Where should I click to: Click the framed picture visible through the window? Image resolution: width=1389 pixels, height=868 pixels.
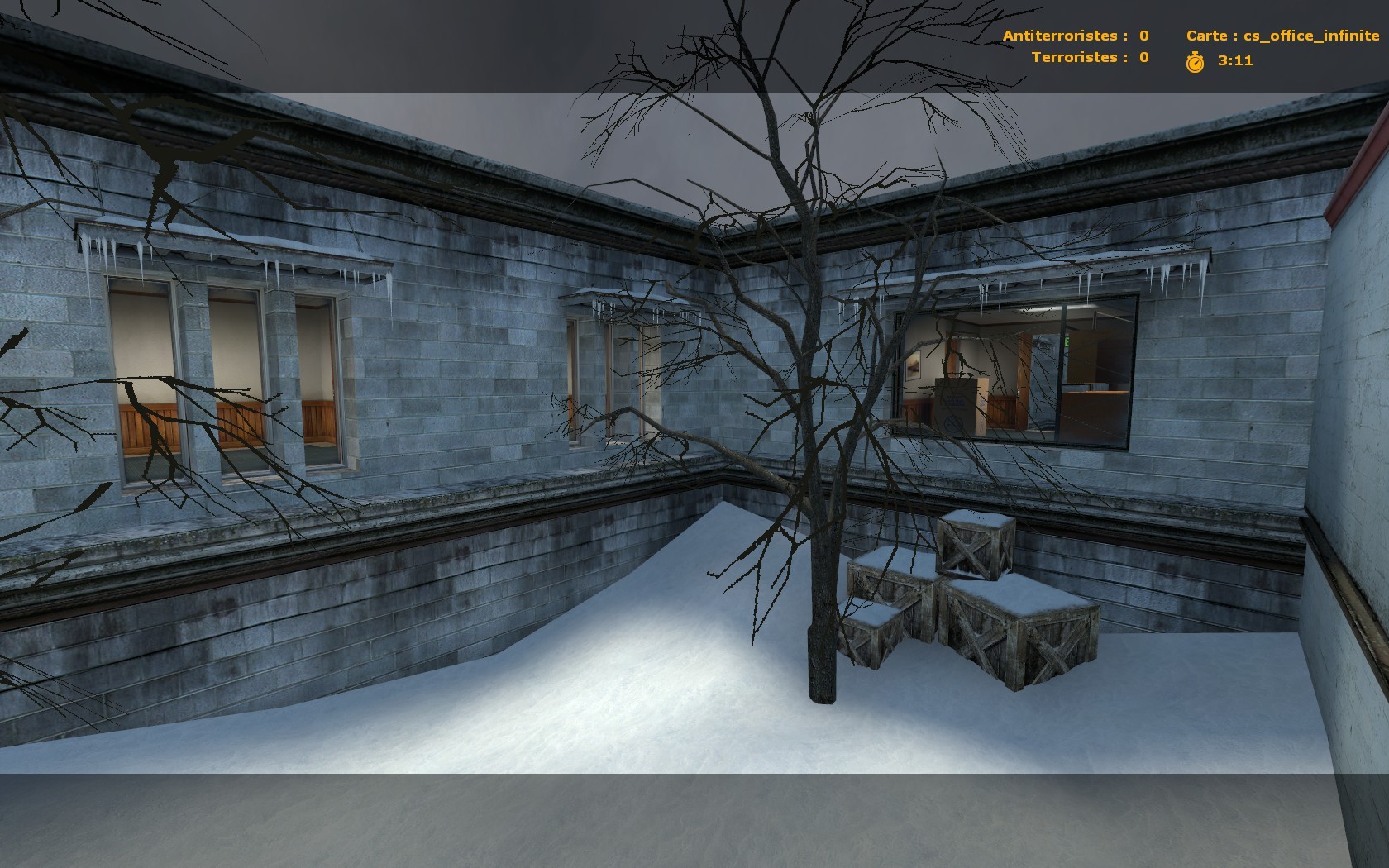pos(913,367)
